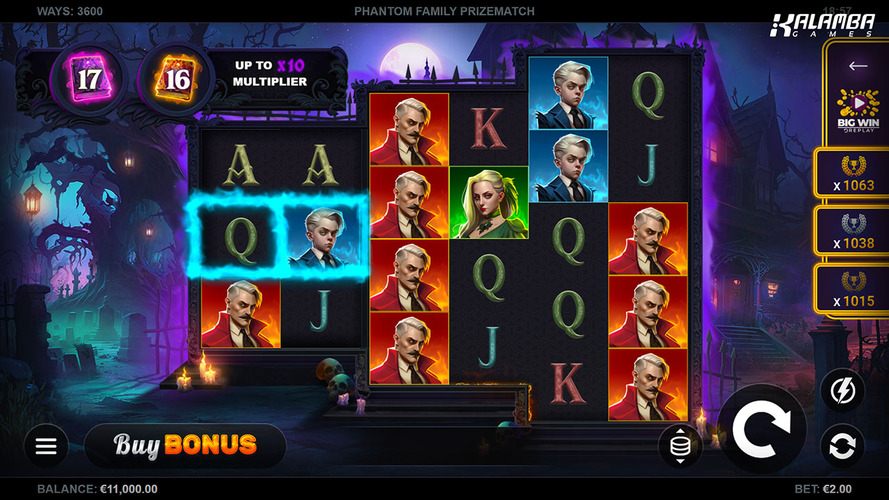
Task: Open the hamburger menu
Action: pos(46,446)
